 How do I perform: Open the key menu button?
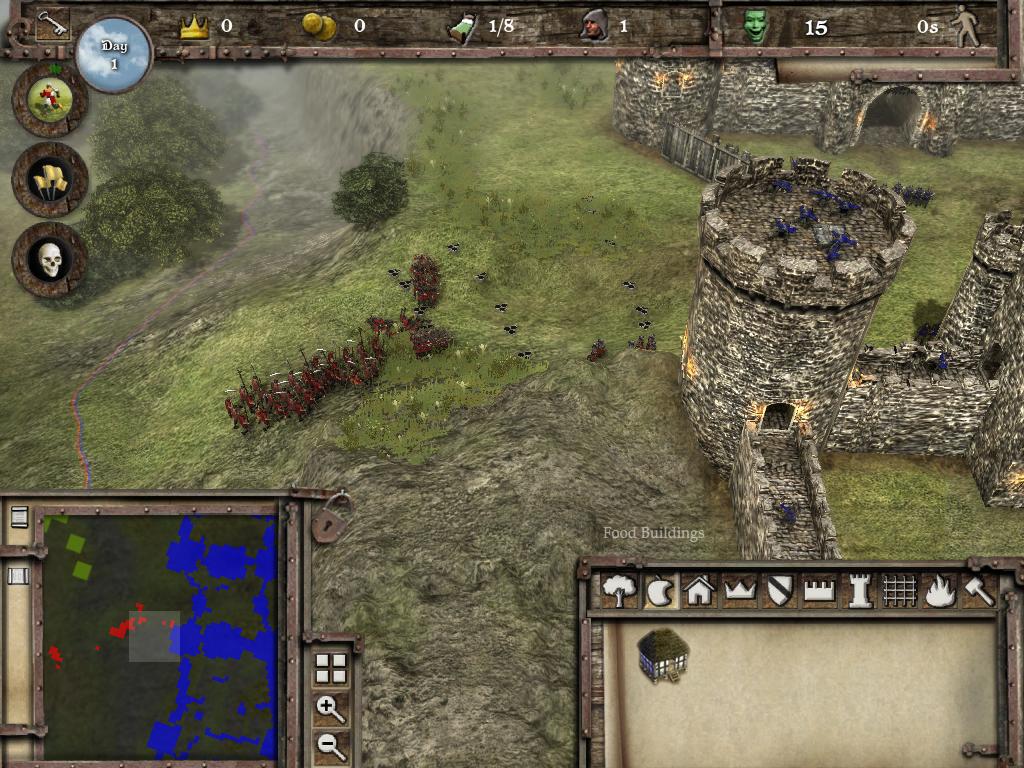[52, 25]
